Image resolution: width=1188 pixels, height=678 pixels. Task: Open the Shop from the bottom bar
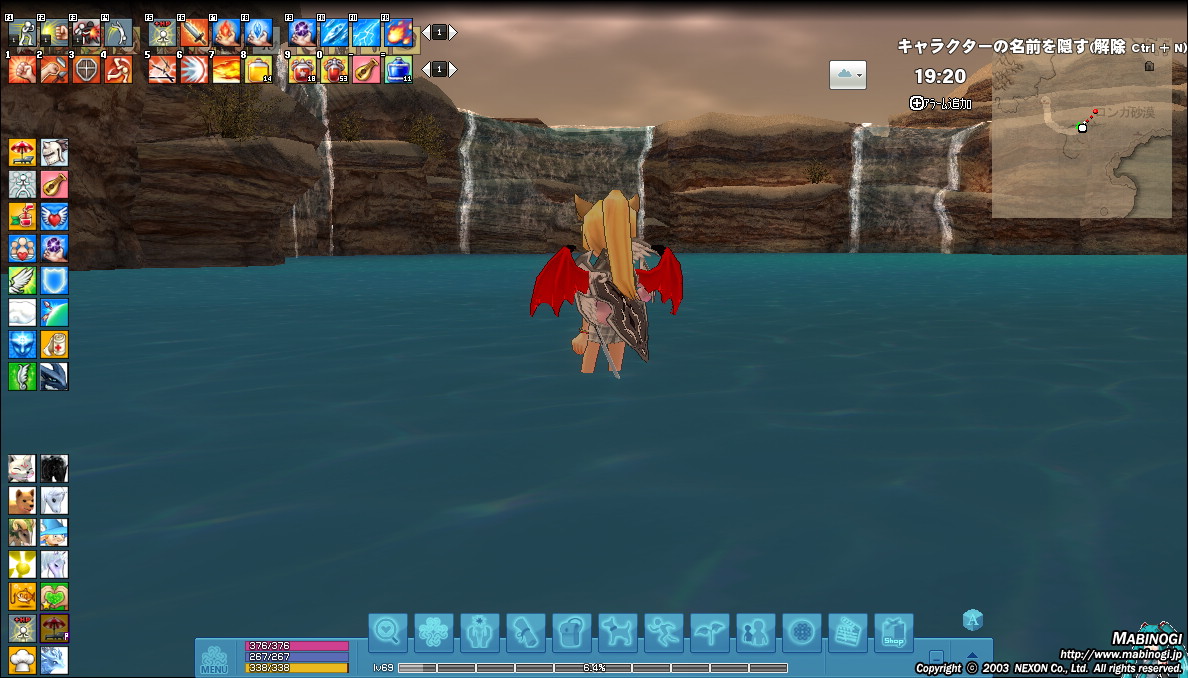pyautogui.click(x=893, y=632)
